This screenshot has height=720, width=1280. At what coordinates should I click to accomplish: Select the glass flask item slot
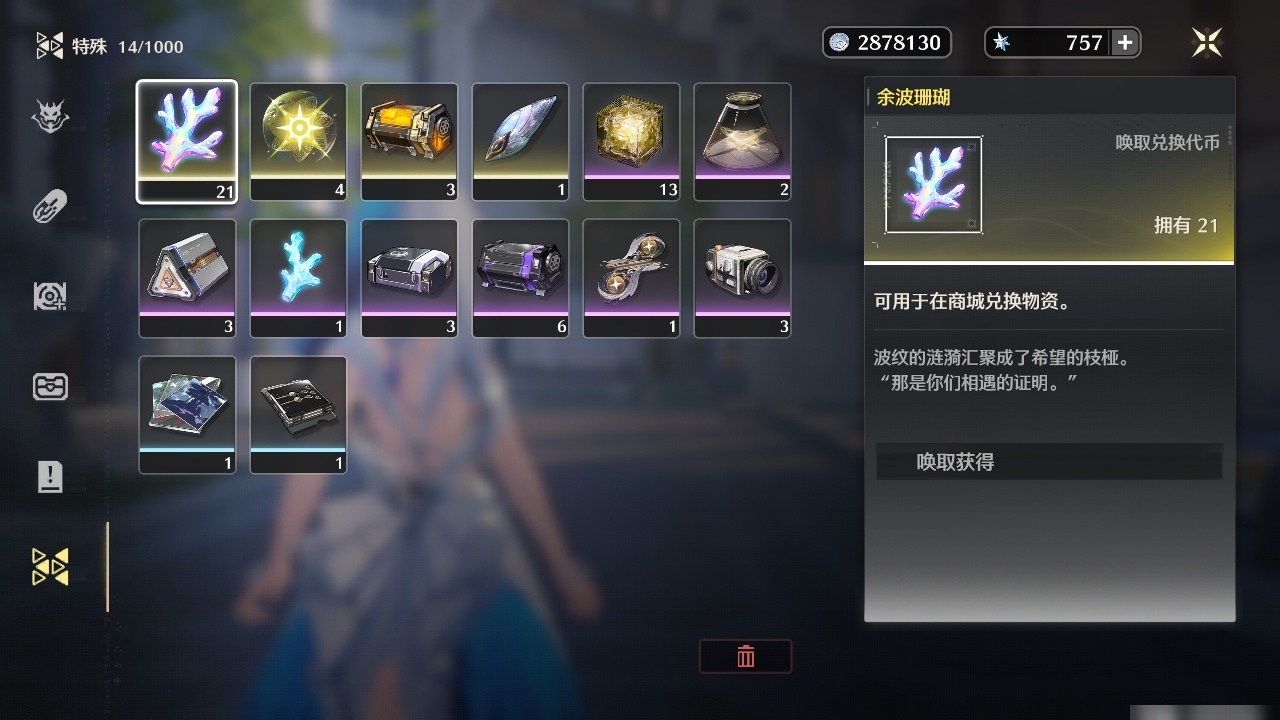click(742, 140)
